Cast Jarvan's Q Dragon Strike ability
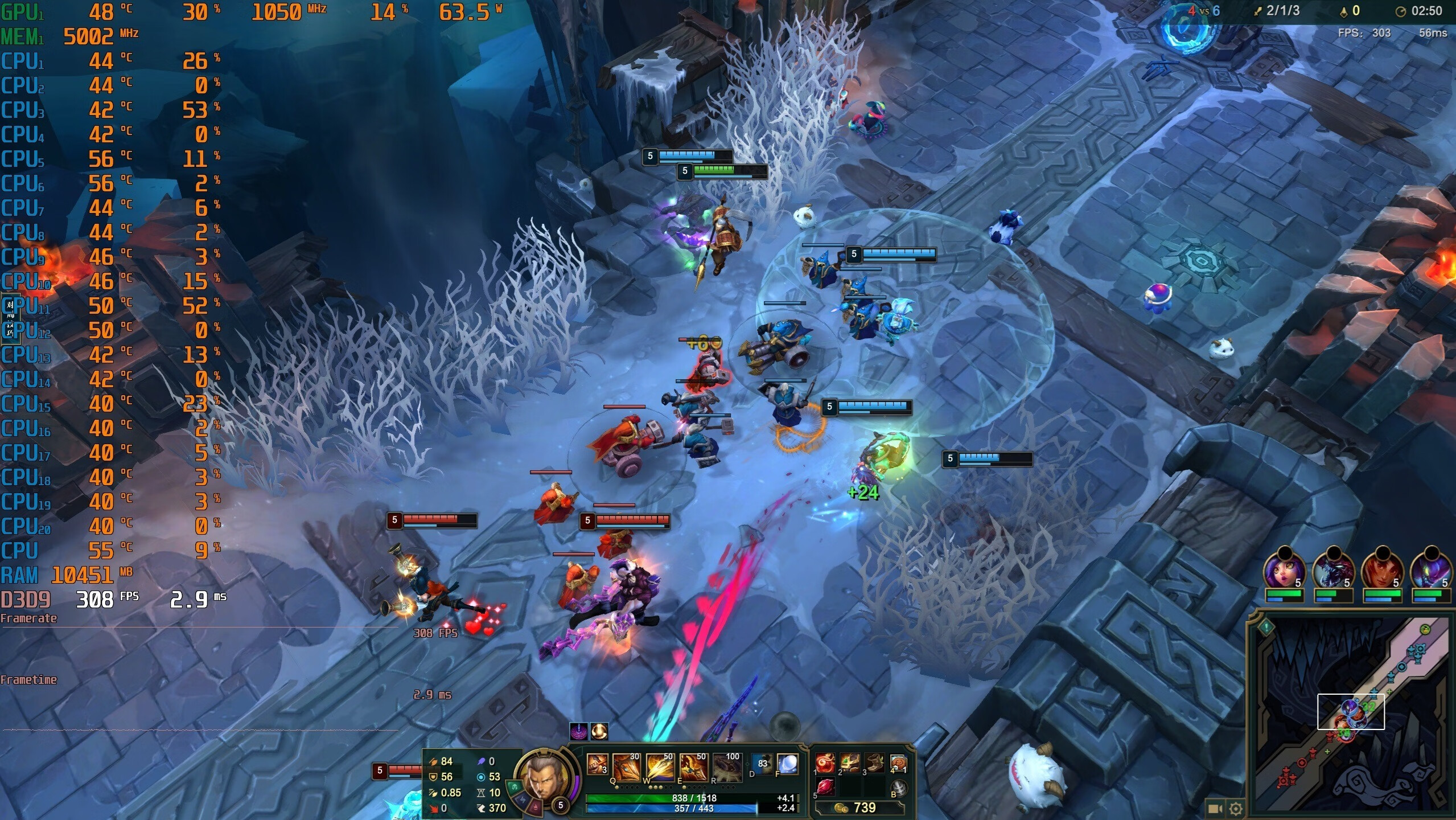This screenshot has width=1456, height=820. click(626, 766)
